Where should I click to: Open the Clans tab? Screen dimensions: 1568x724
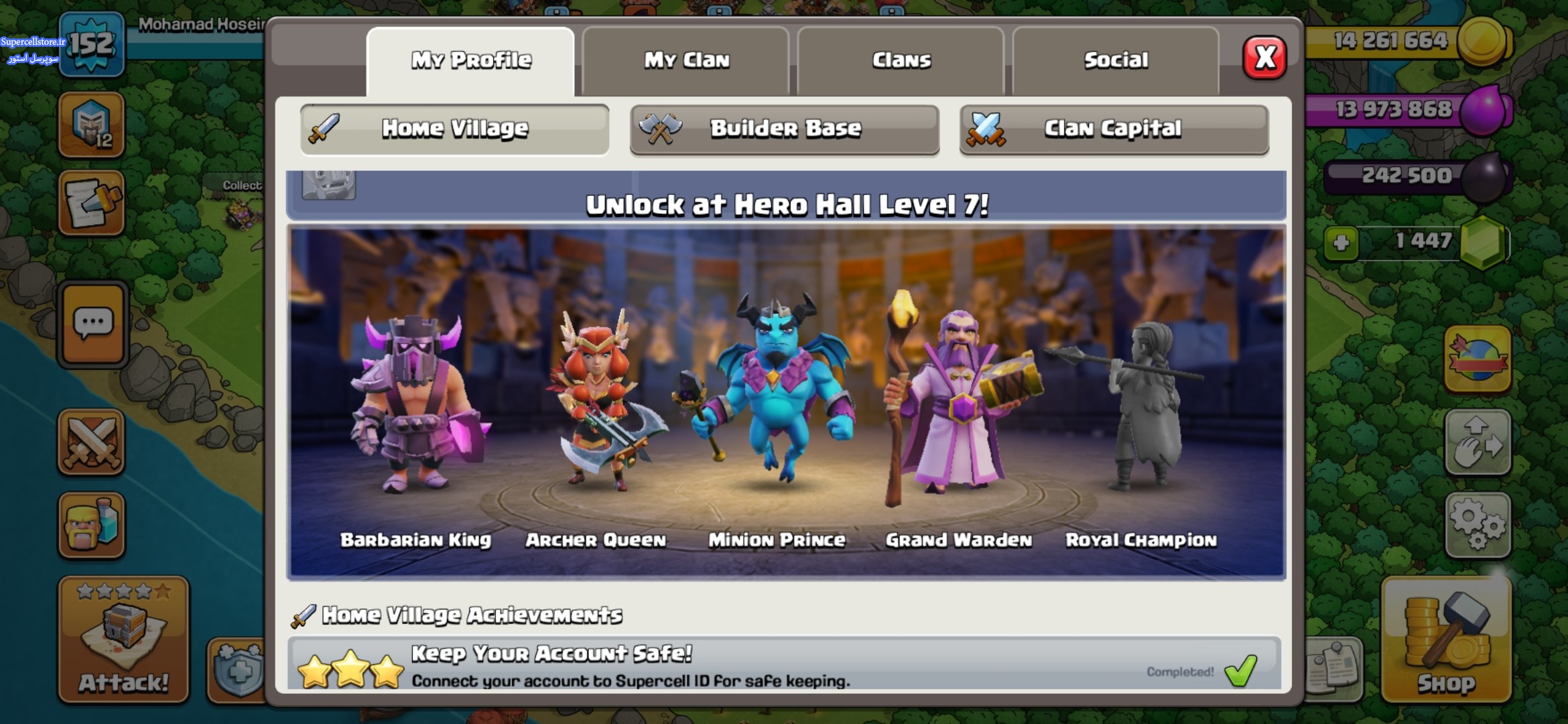(901, 60)
